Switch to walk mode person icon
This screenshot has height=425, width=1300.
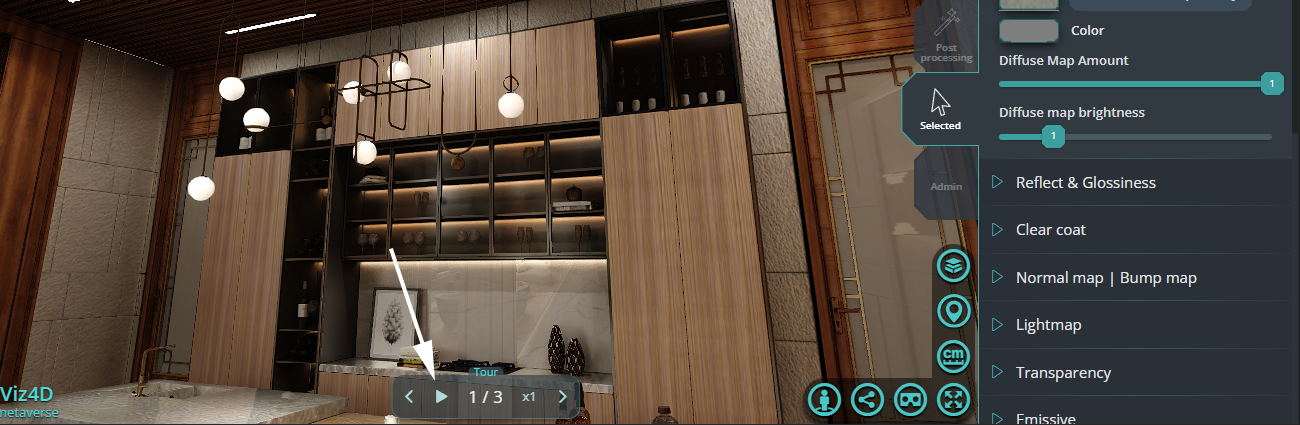[x=824, y=400]
